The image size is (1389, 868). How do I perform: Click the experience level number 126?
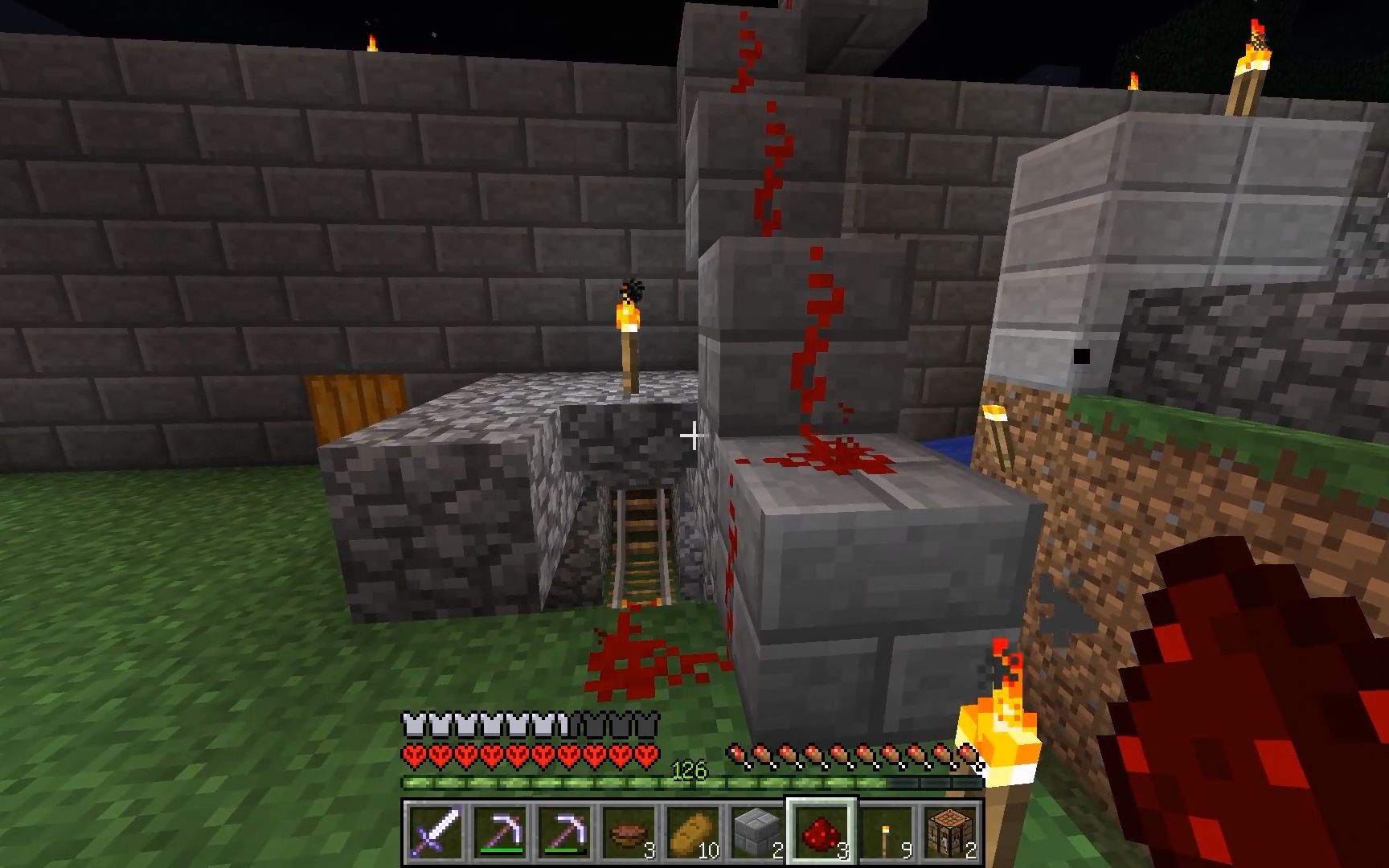pos(687,769)
